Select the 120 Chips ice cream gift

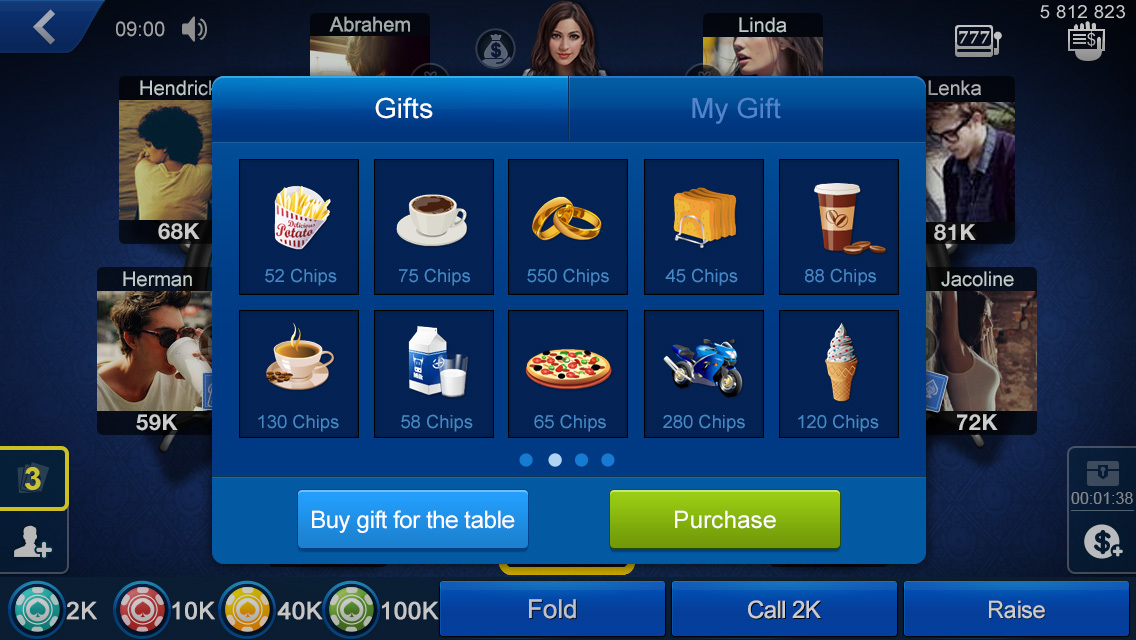click(x=838, y=374)
